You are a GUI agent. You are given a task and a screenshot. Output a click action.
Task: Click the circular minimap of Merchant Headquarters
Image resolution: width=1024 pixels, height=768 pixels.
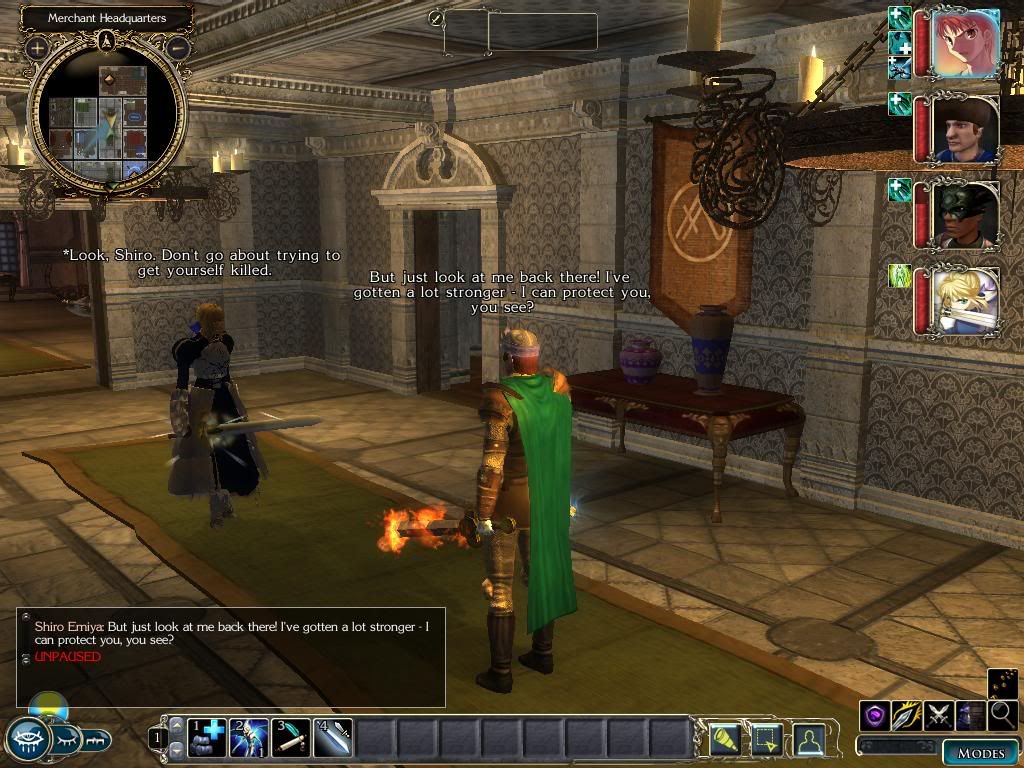click(x=106, y=113)
